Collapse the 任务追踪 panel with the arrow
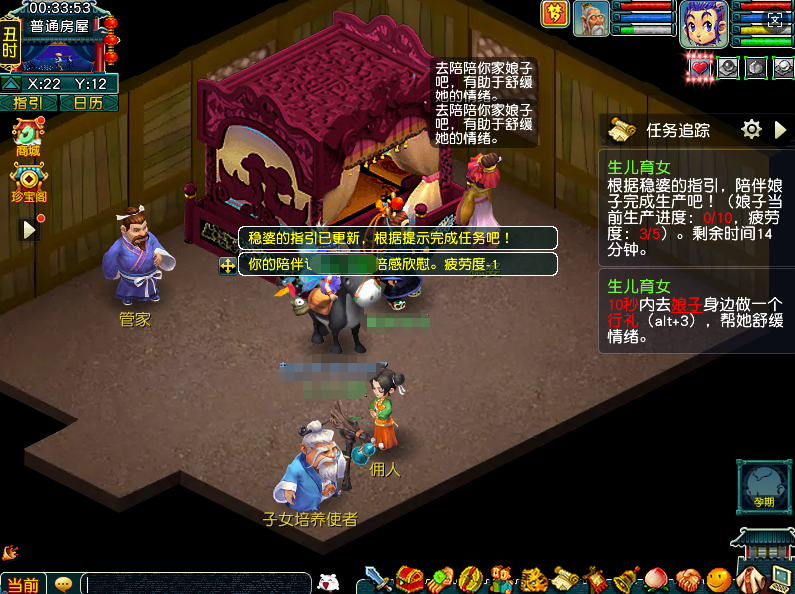This screenshot has width=795, height=594. (781, 130)
